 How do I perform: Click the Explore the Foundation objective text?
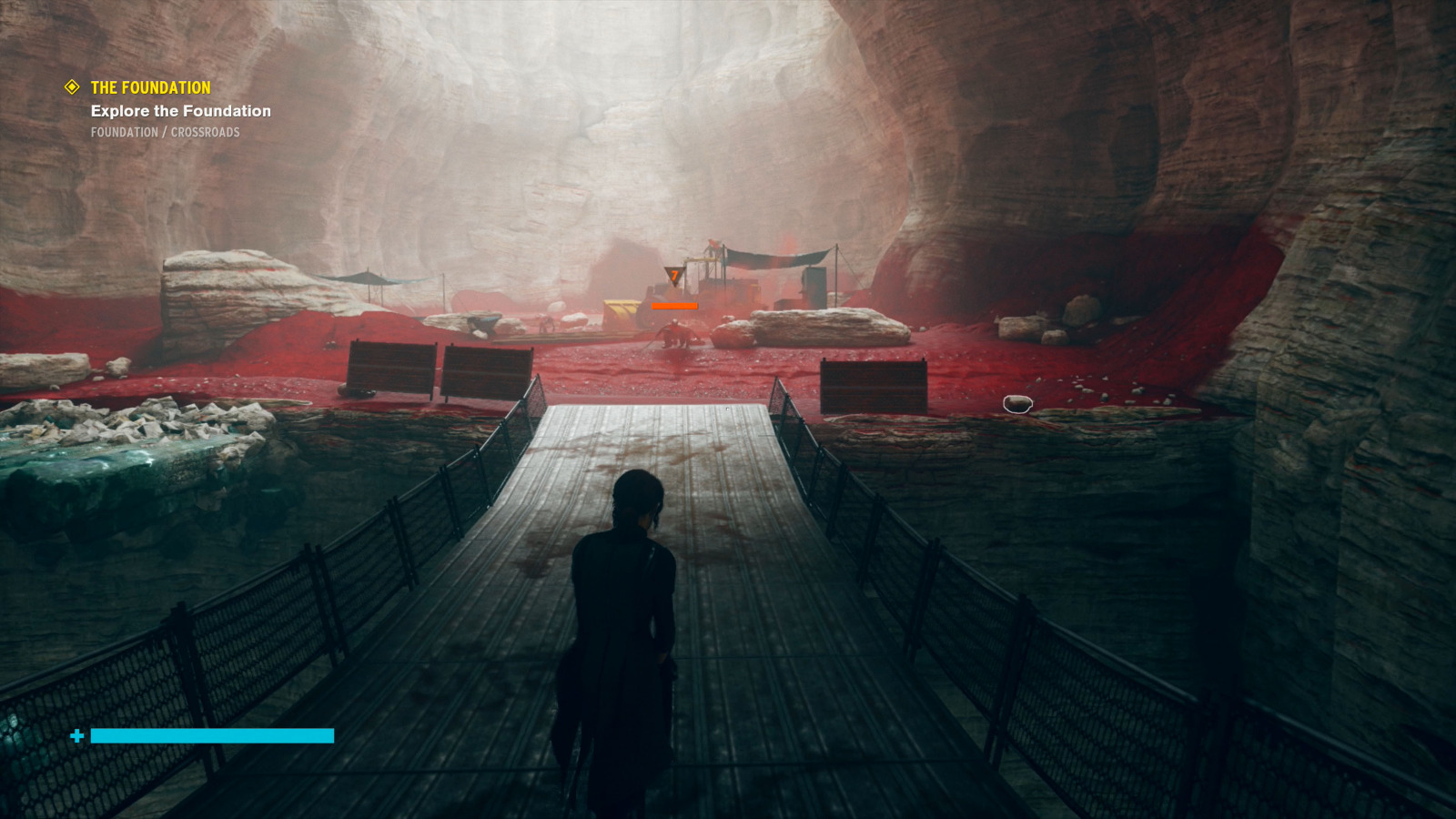click(180, 110)
